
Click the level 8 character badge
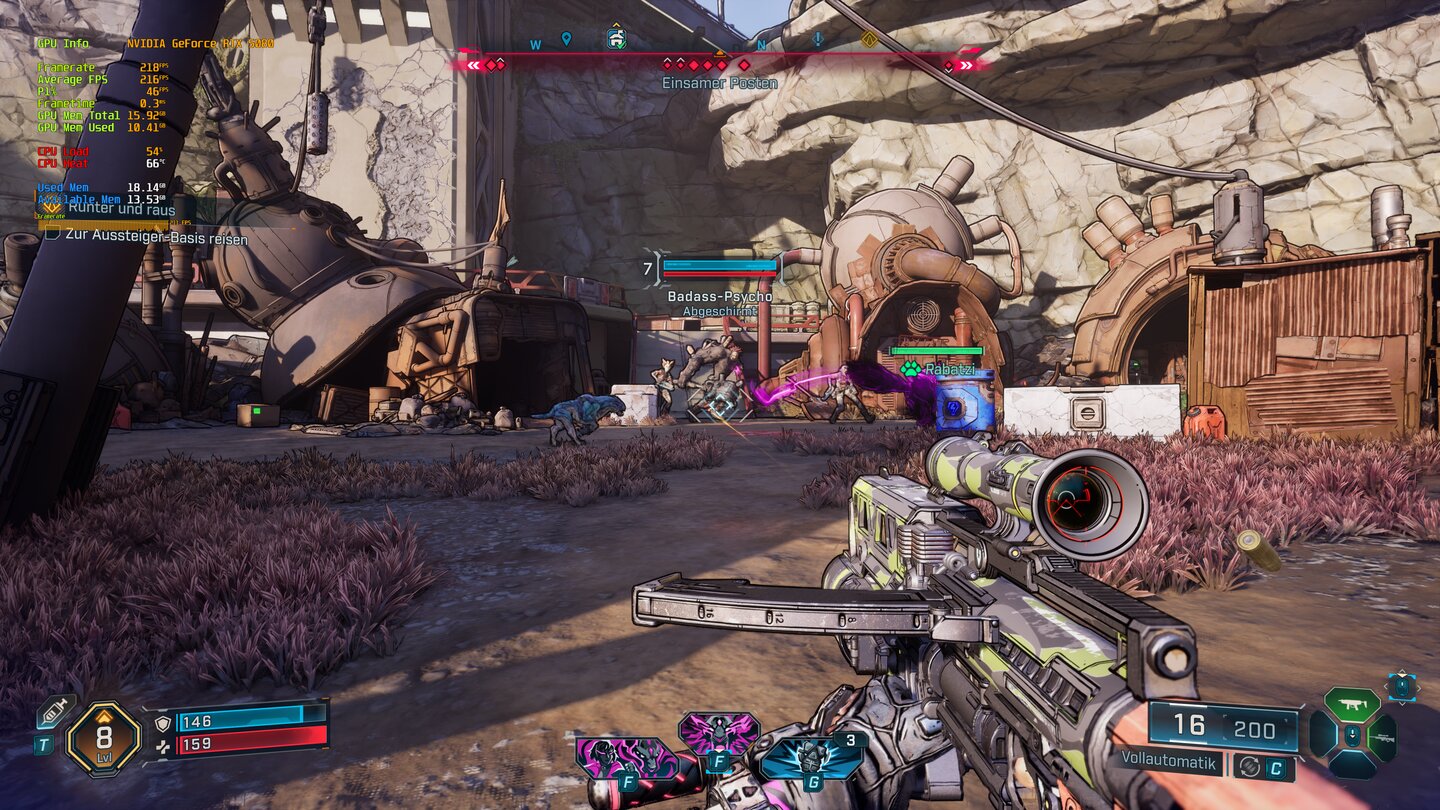coord(103,738)
